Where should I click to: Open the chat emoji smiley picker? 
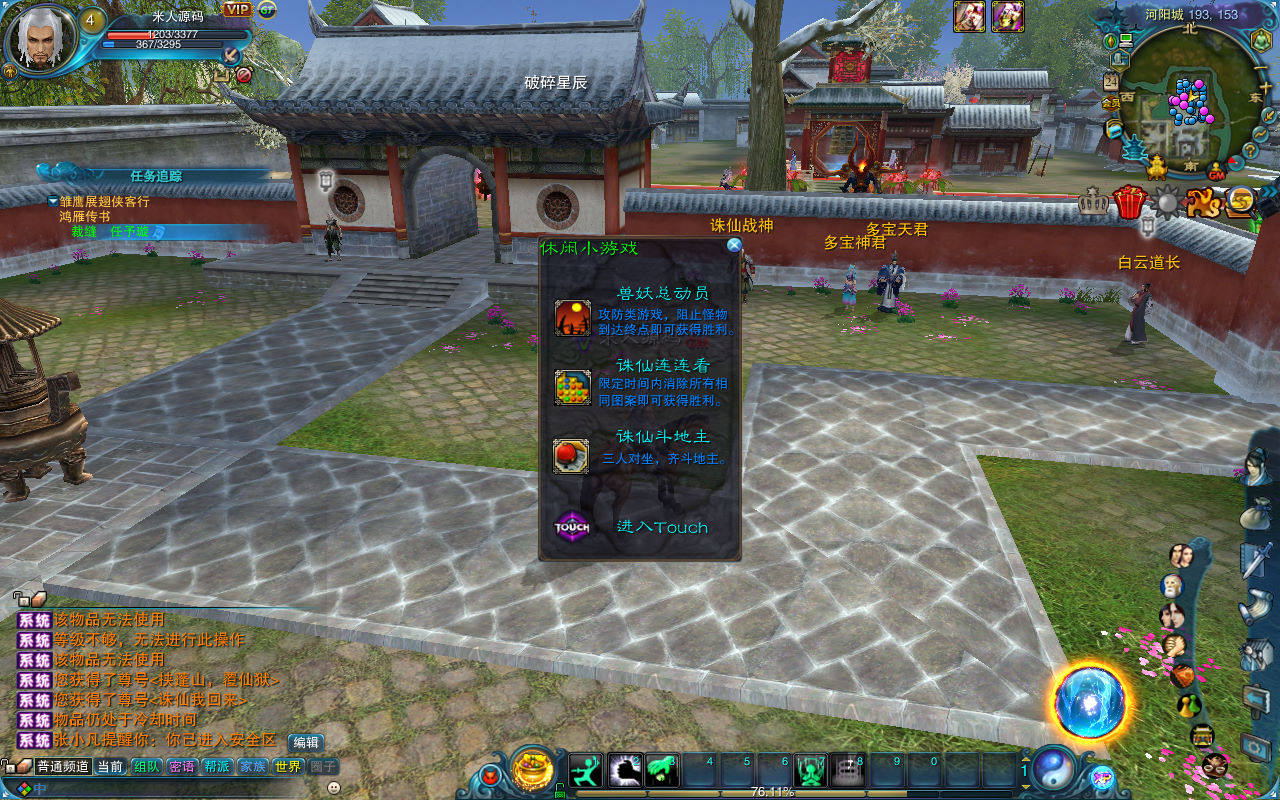pos(334,788)
